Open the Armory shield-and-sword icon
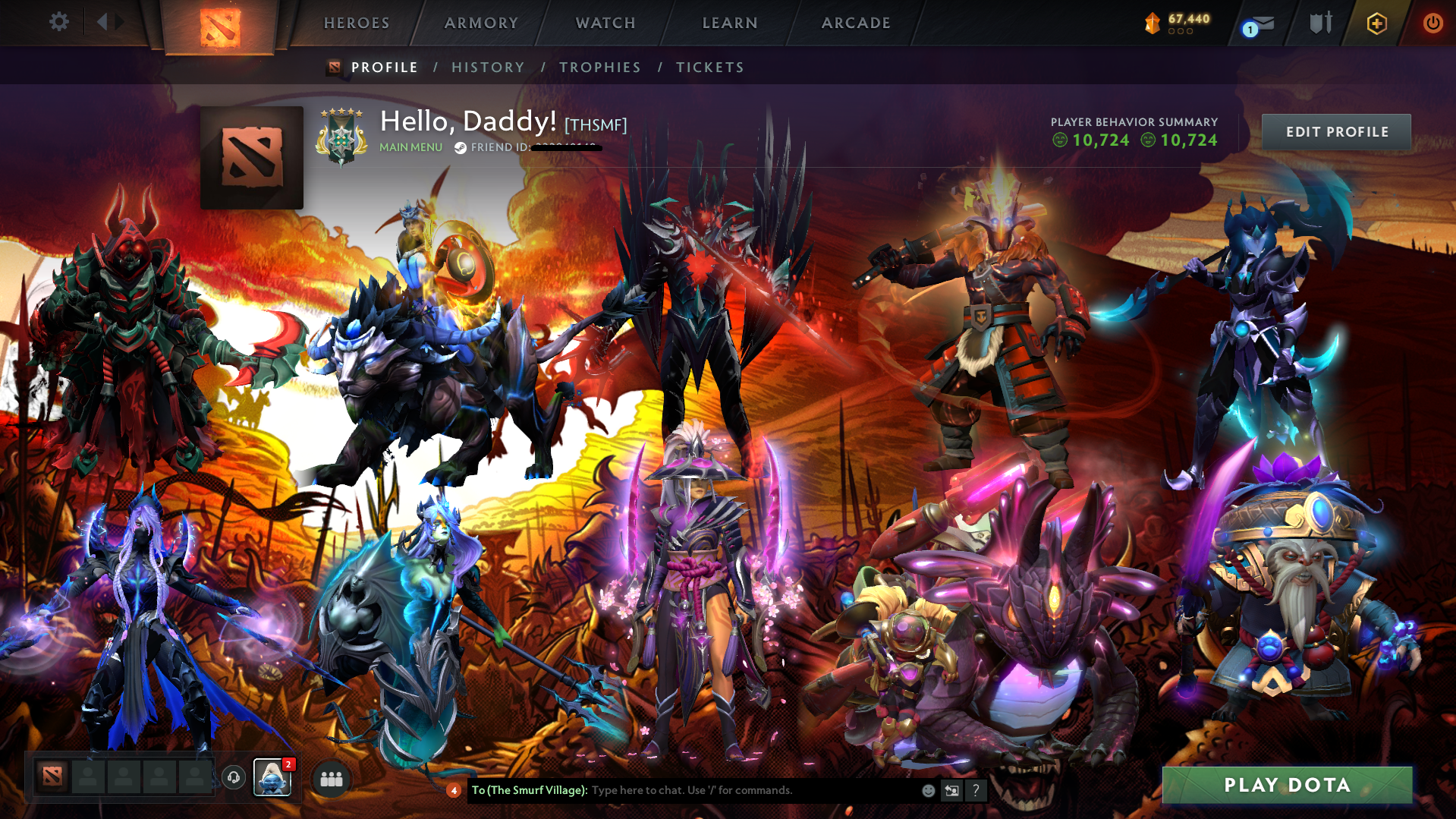 1320,23
